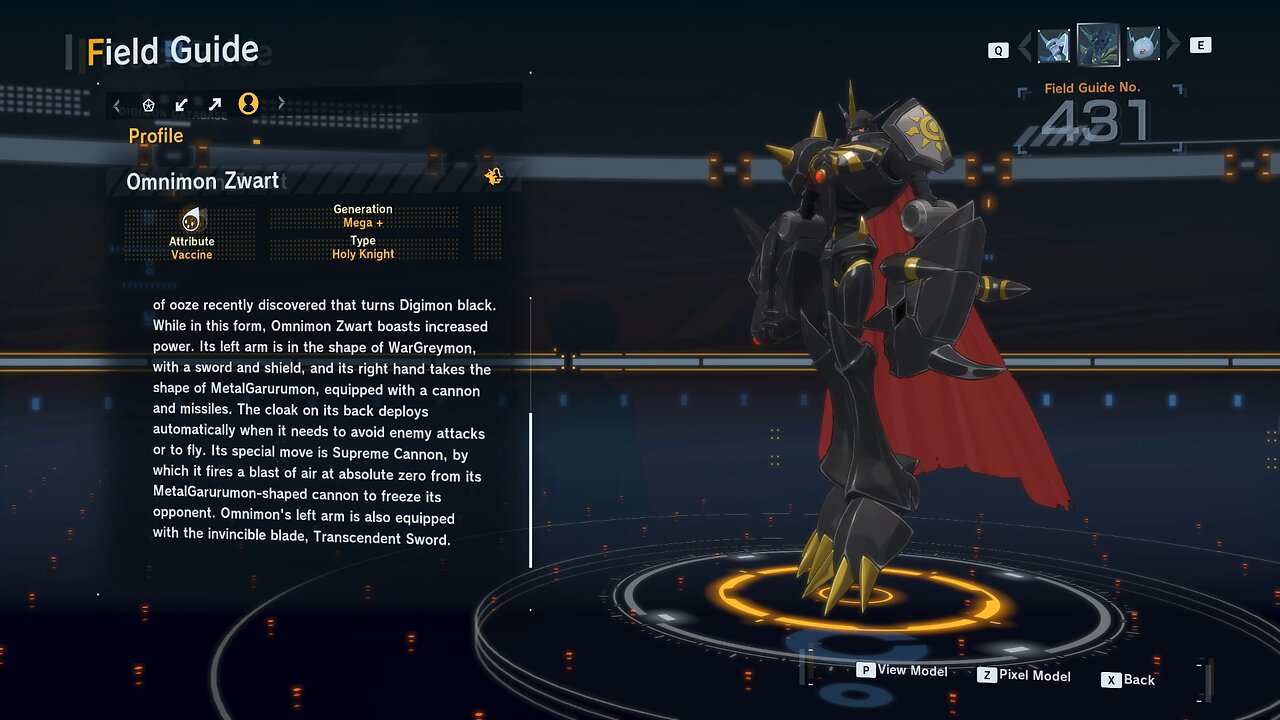
Task: Go to next entry with right chevron
Action: [x=1174, y=45]
